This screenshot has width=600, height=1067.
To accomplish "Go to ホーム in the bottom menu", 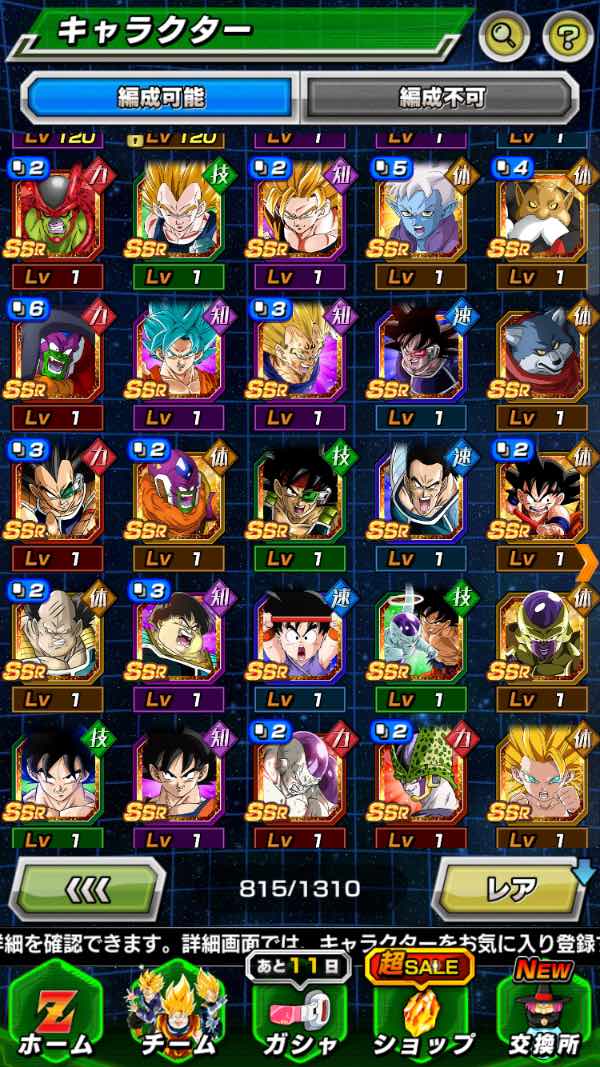I will 54,1010.
